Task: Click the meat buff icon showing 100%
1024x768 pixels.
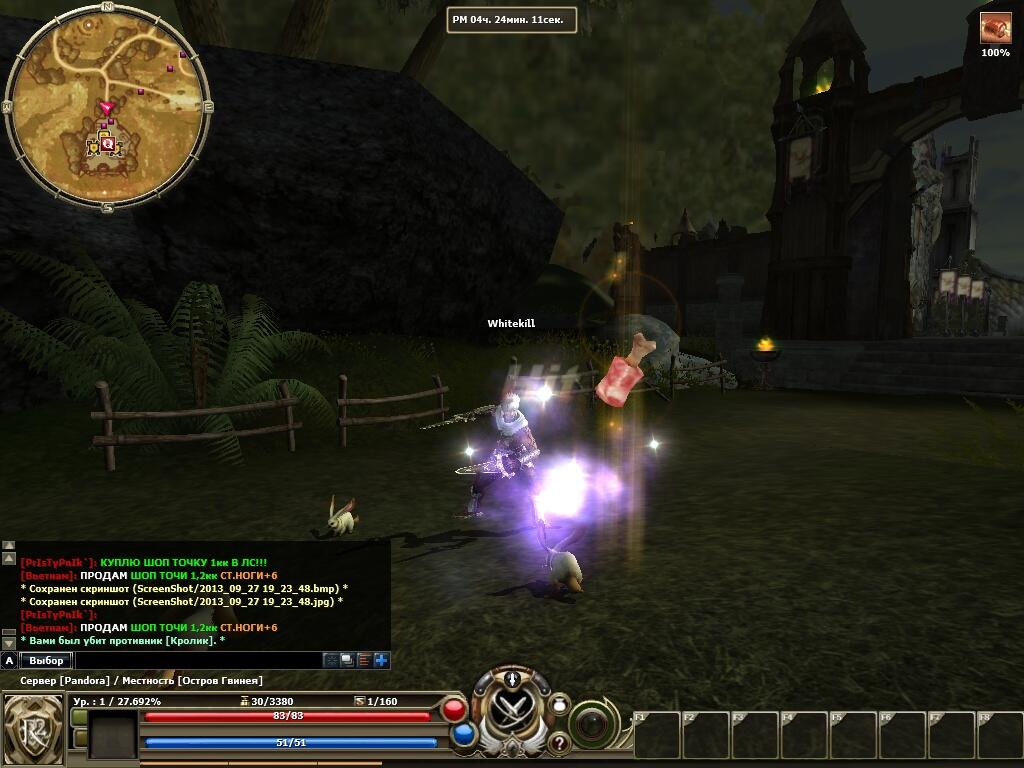Action: [x=995, y=28]
